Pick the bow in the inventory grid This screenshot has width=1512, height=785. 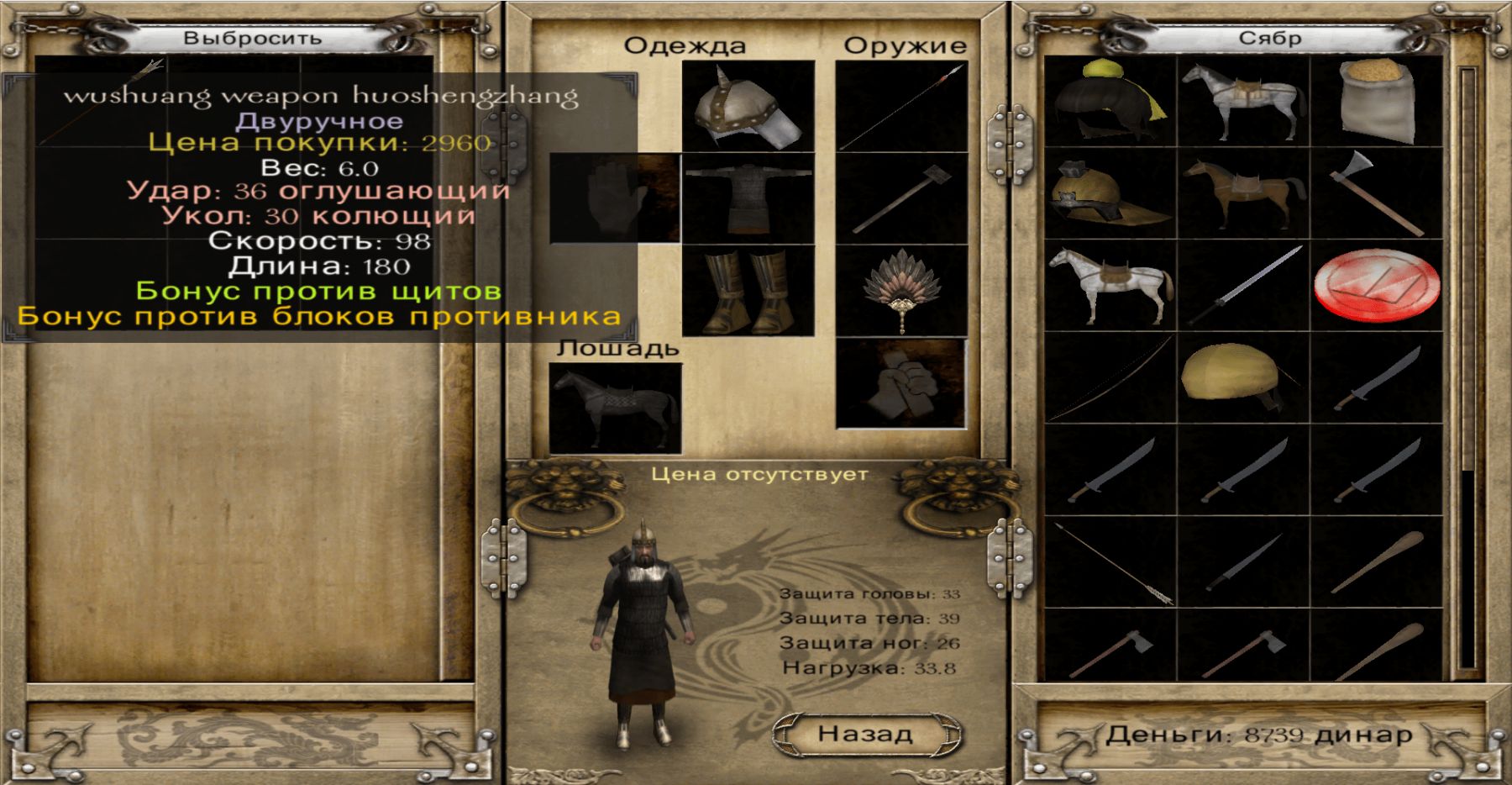(1110, 378)
